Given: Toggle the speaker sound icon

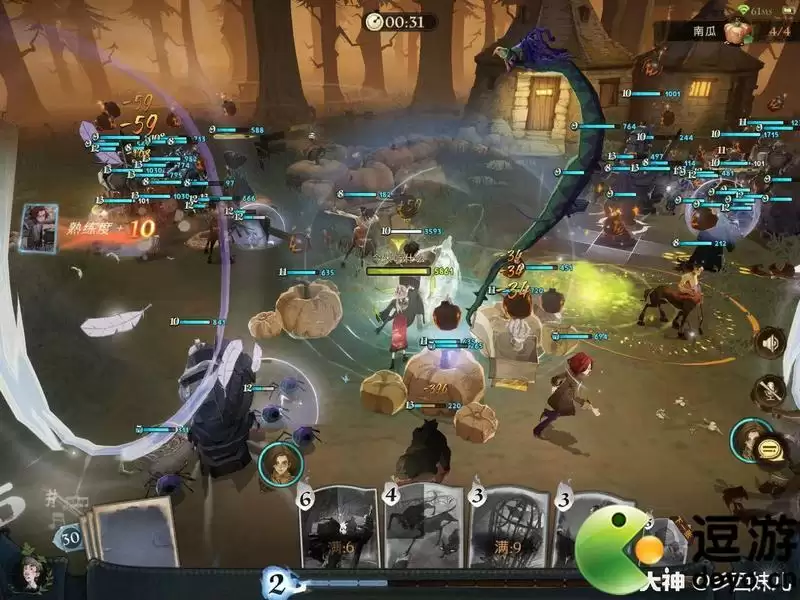Looking at the screenshot, I should (769, 345).
